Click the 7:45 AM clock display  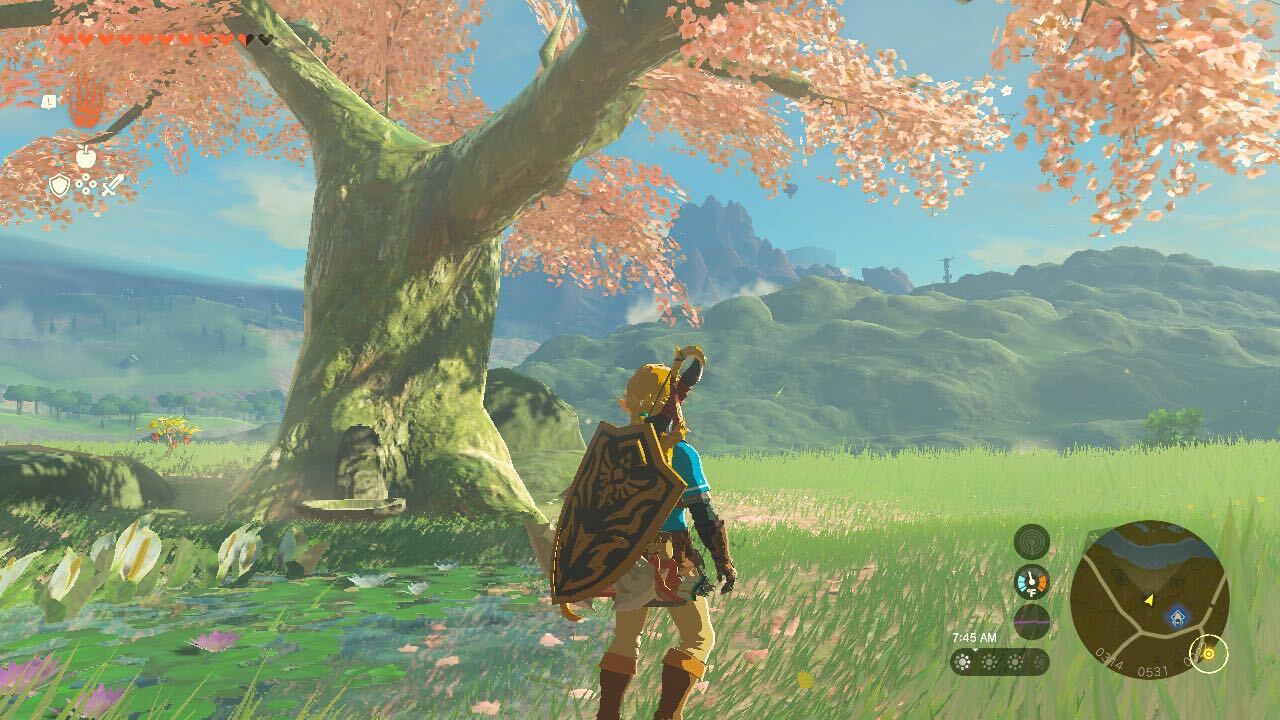pyautogui.click(x=975, y=638)
